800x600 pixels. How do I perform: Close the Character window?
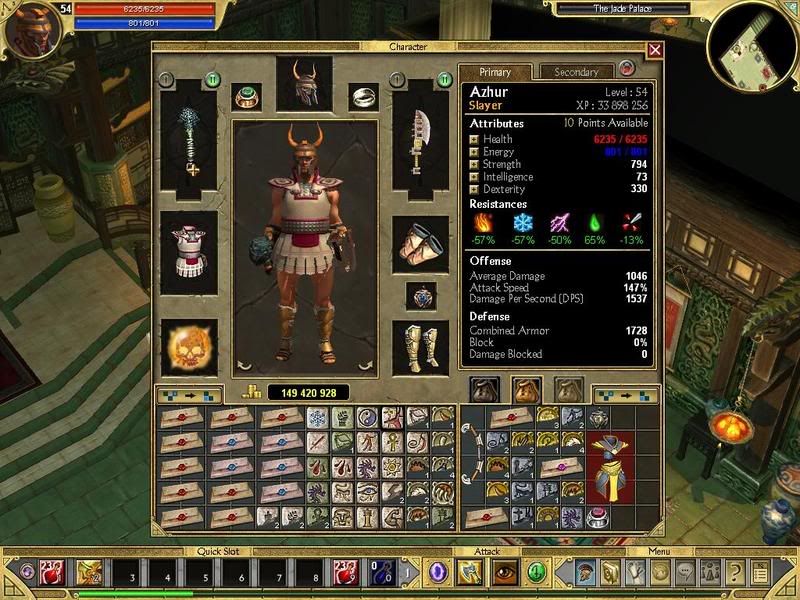(x=655, y=49)
